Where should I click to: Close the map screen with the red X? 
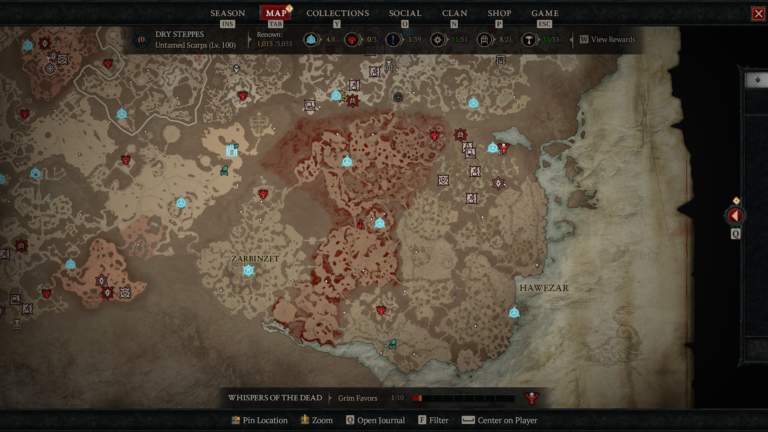coord(758,13)
